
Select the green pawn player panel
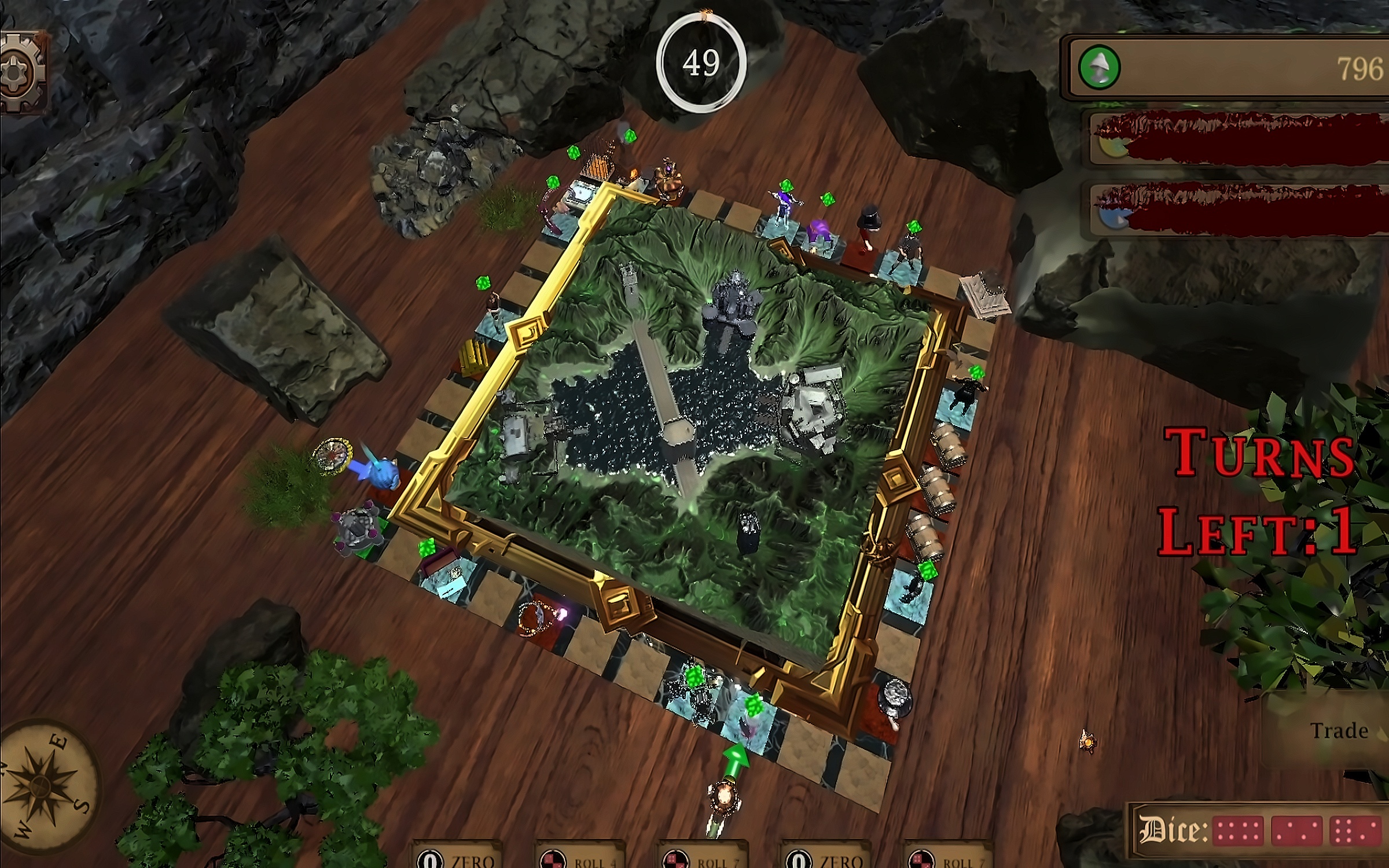coord(1227,68)
